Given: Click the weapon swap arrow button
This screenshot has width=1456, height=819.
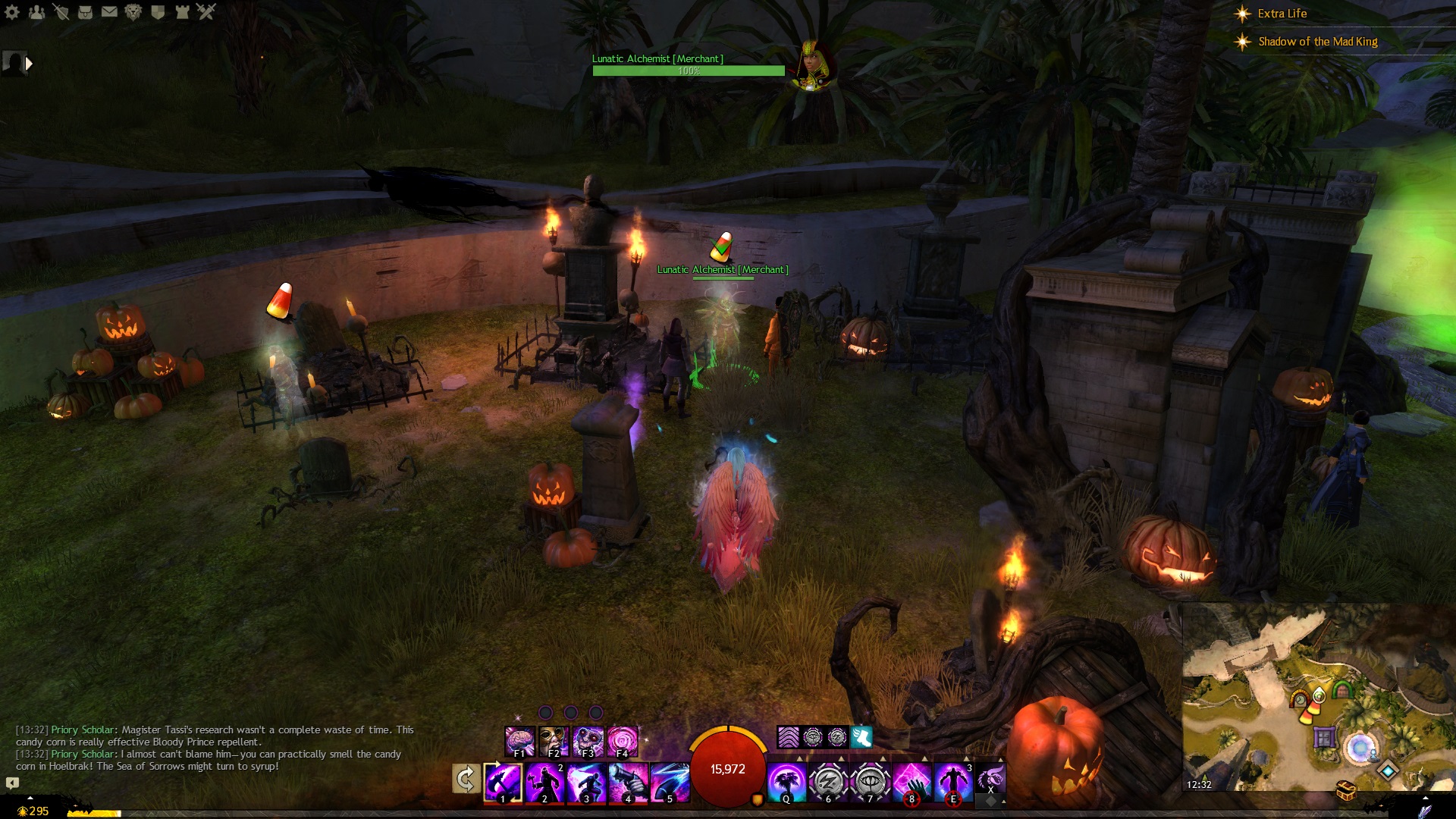Looking at the screenshot, I should (x=466, y=779).
